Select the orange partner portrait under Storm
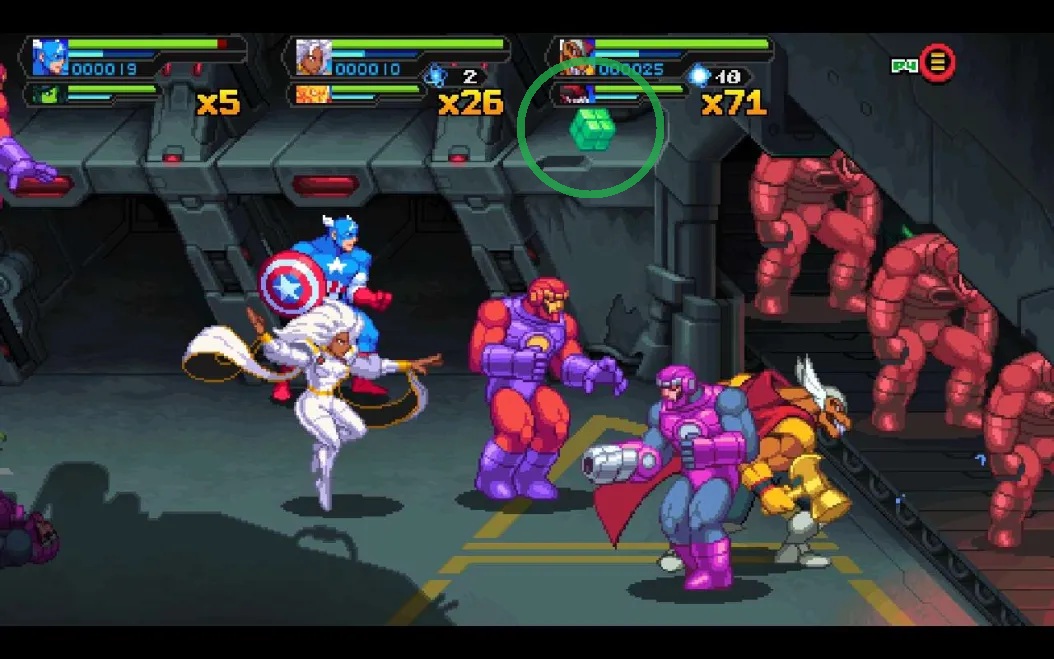The width and height of the screenshot is (1054, 659). pyautogui.click(x=312, y=95)
